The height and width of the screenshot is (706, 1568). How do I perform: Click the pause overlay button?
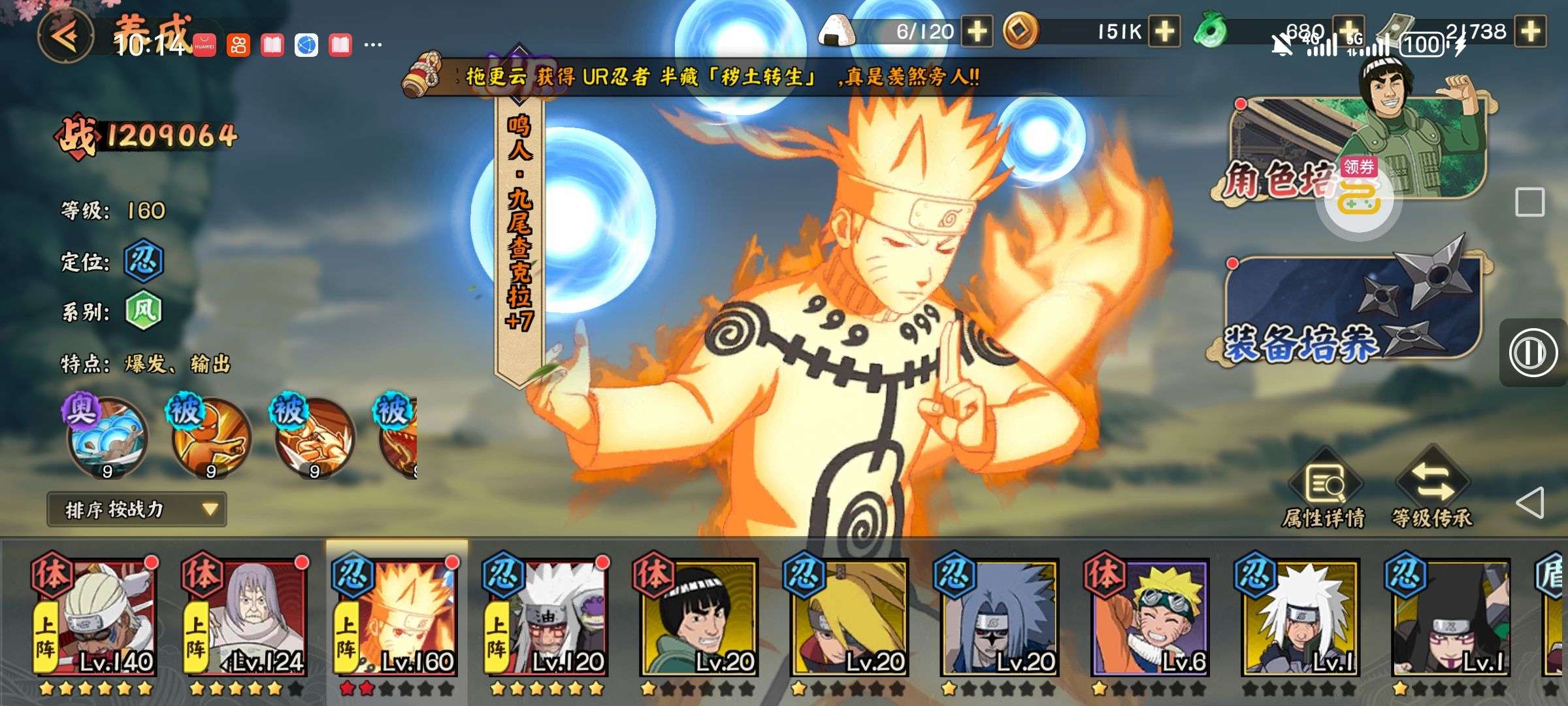tap(1532, 352)
